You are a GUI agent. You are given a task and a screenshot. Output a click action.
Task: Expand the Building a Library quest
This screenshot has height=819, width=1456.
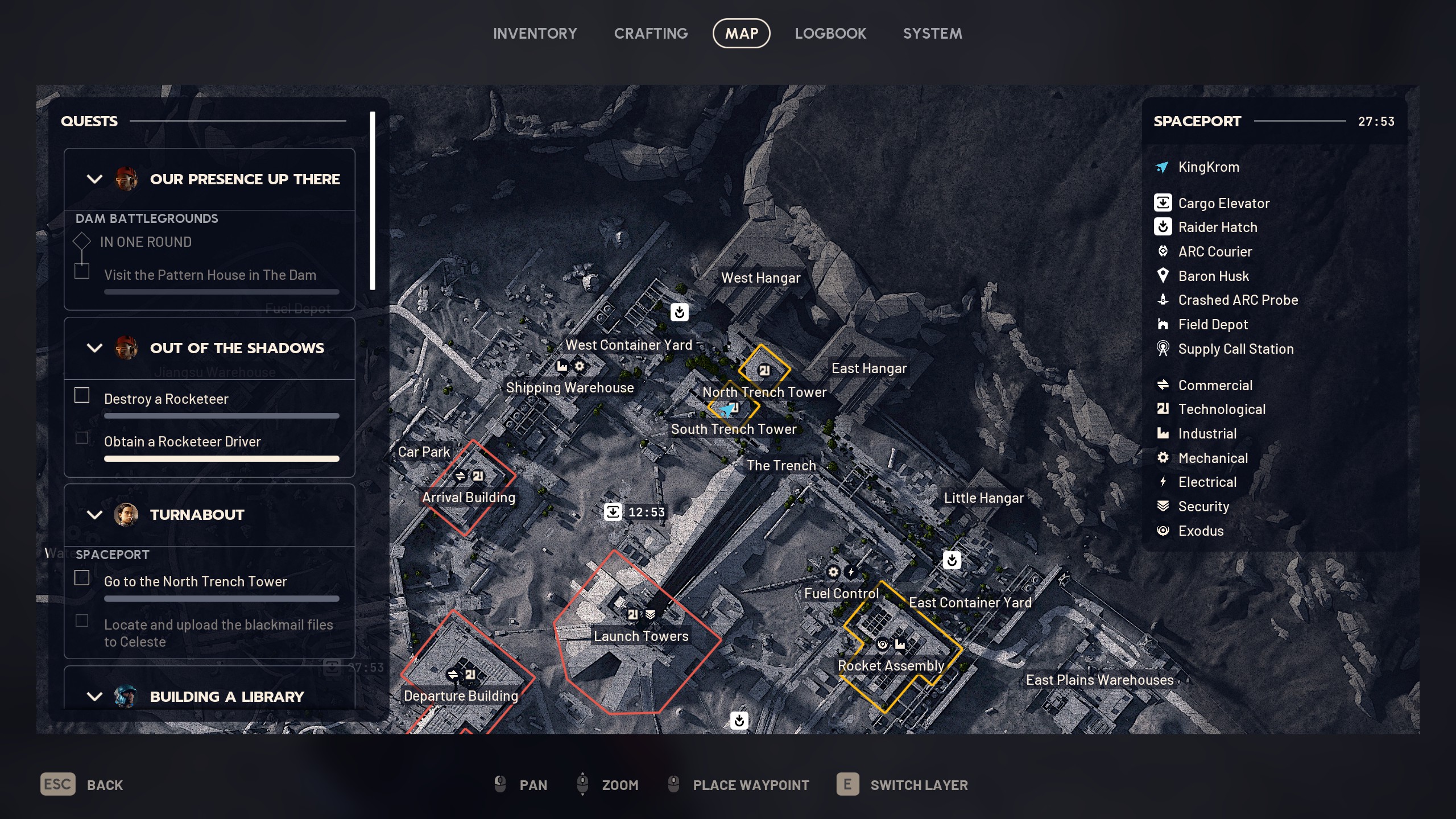click(x=94, y=696)
